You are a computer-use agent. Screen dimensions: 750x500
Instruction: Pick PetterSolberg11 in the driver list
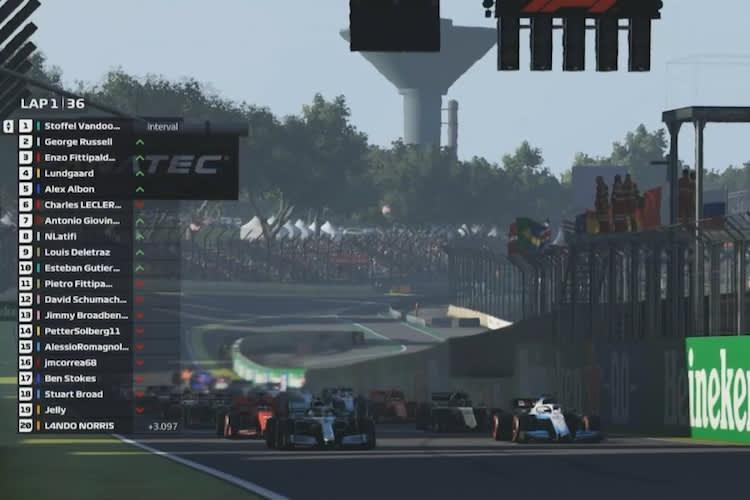click(x=82, y=331)
